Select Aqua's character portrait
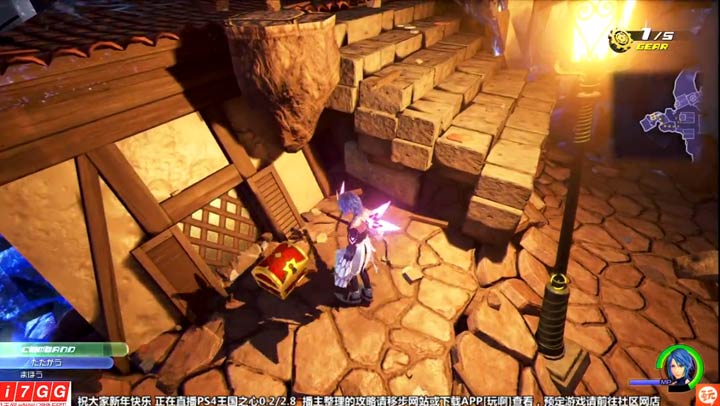This screenshot has height=406, width=720. [677, 365]
